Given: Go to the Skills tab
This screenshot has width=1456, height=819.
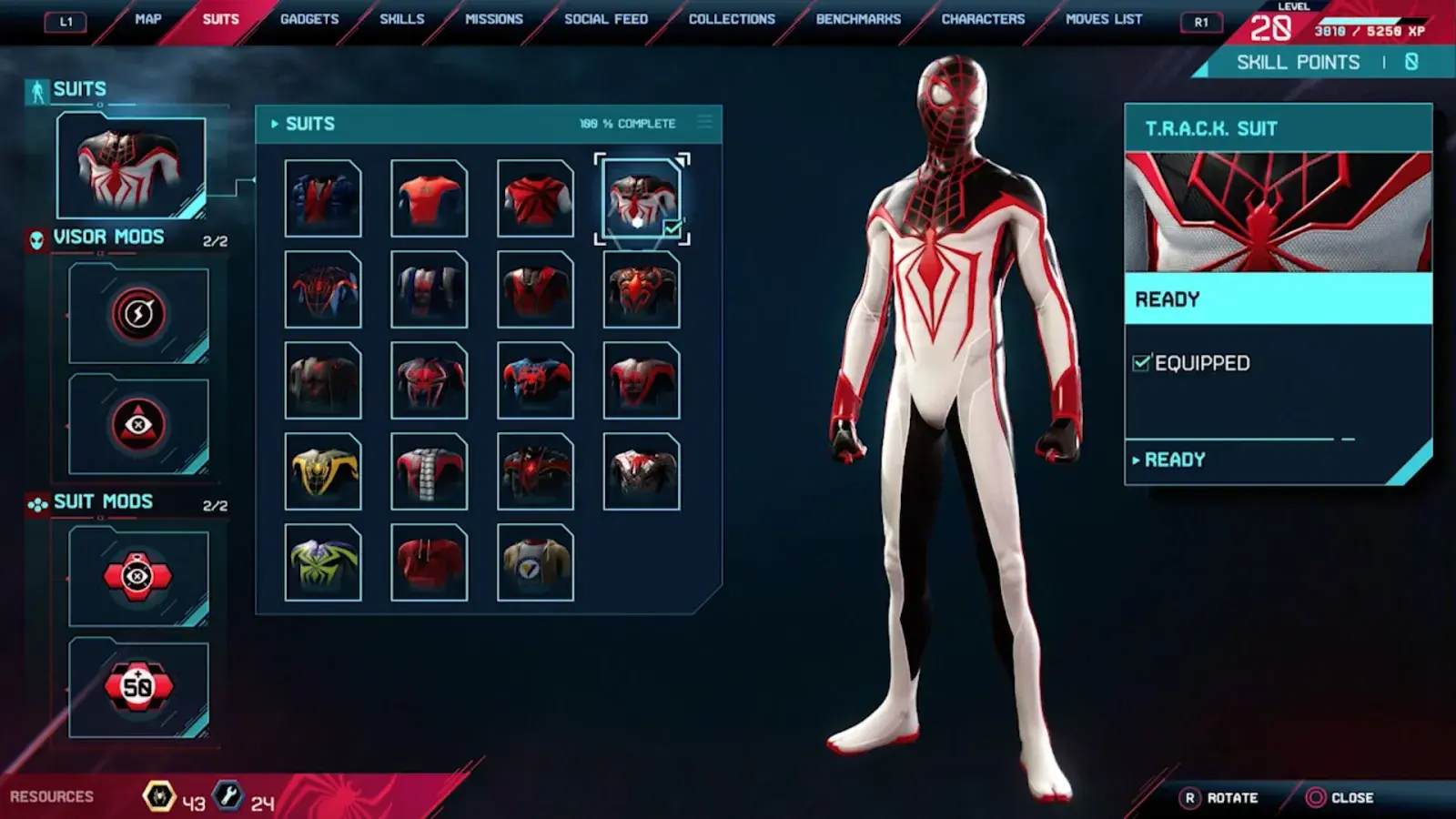Looking at the screenshot, I should coord(401,19).
